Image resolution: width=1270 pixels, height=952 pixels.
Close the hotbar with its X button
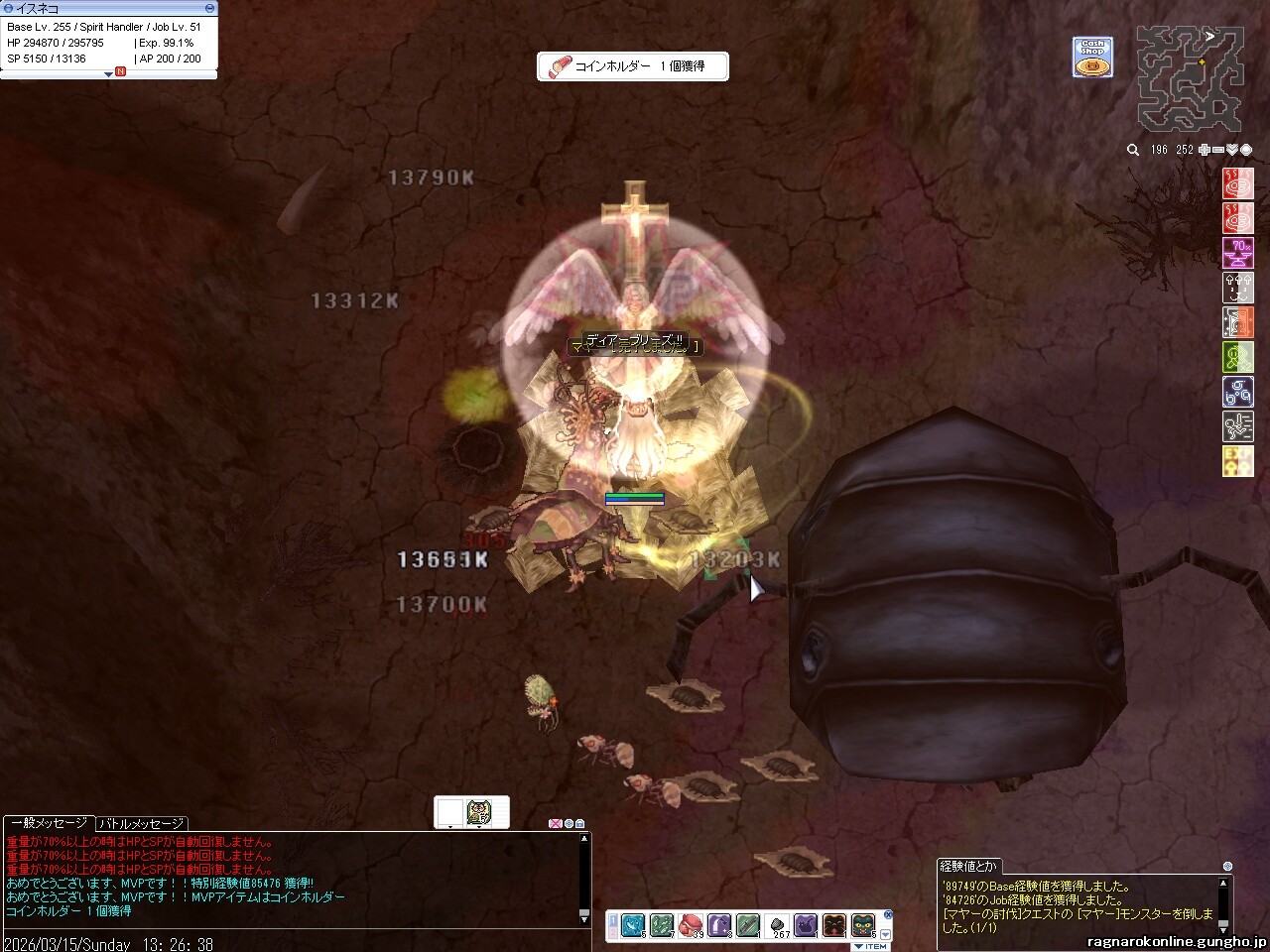click(888, 914)
